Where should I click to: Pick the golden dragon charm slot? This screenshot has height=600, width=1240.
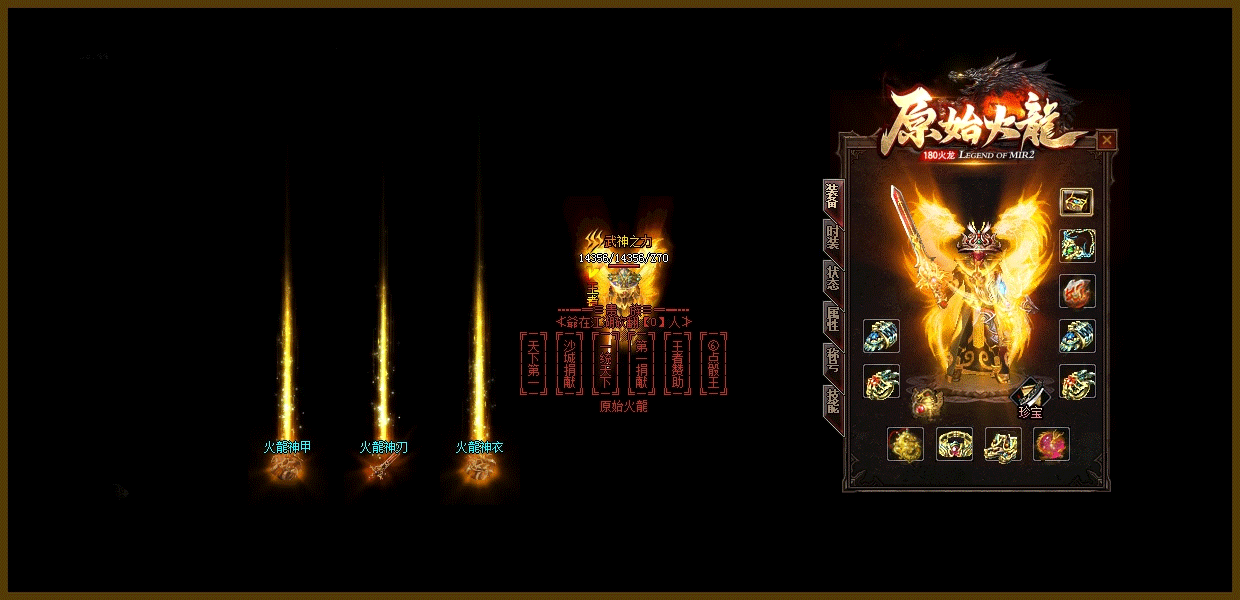tap(905, 444)
